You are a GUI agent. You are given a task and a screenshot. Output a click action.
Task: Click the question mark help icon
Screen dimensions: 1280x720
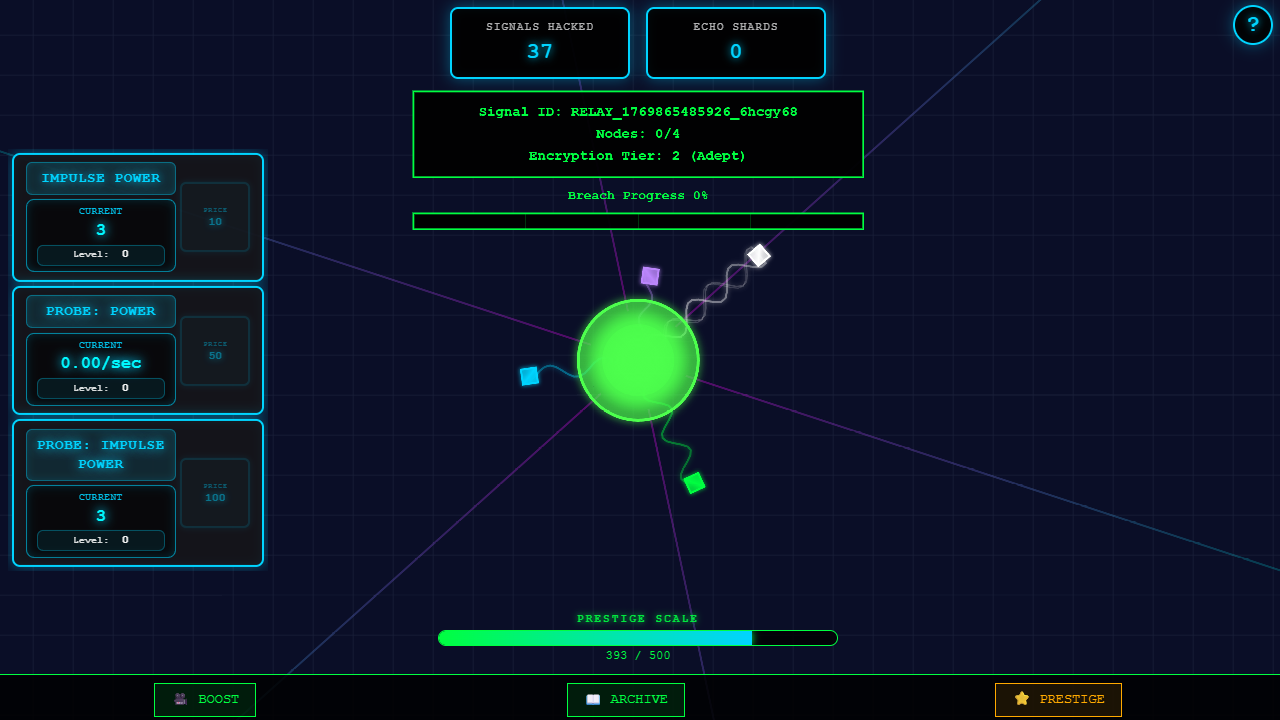pyautogui.click(x=1253, y=25)
